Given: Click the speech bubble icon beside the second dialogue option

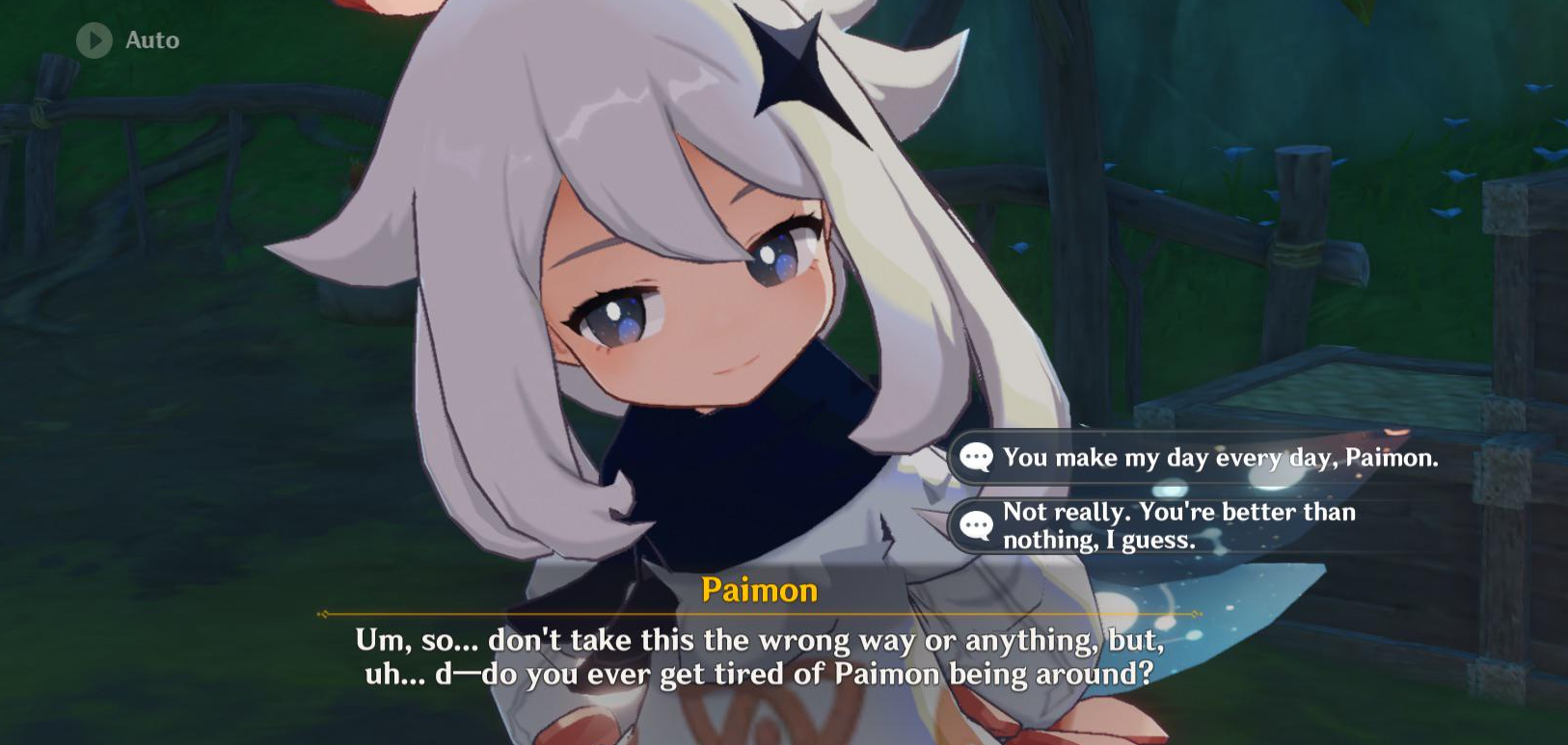Looking at the screenshot, I should tap(976, 525).
